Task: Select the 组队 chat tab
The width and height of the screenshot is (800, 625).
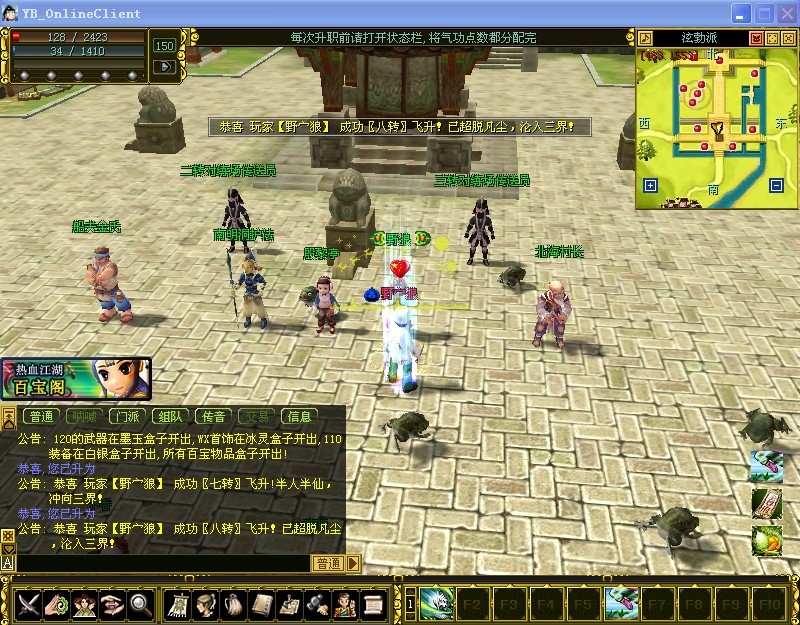Action: pyautogui.click(x=170, y=417)
